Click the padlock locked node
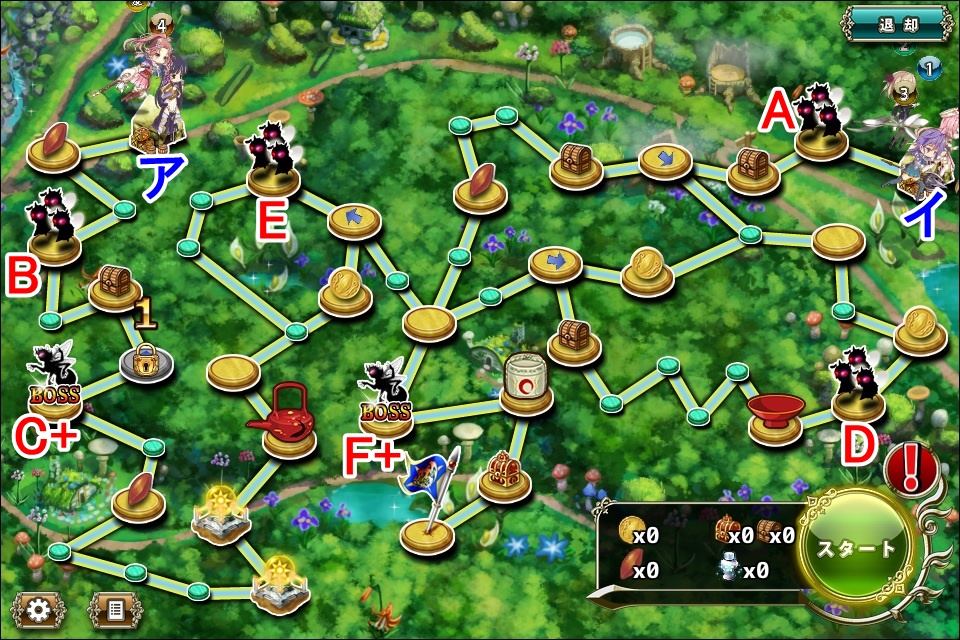This screenshot has height=640, width=960. tap(146, 362)
